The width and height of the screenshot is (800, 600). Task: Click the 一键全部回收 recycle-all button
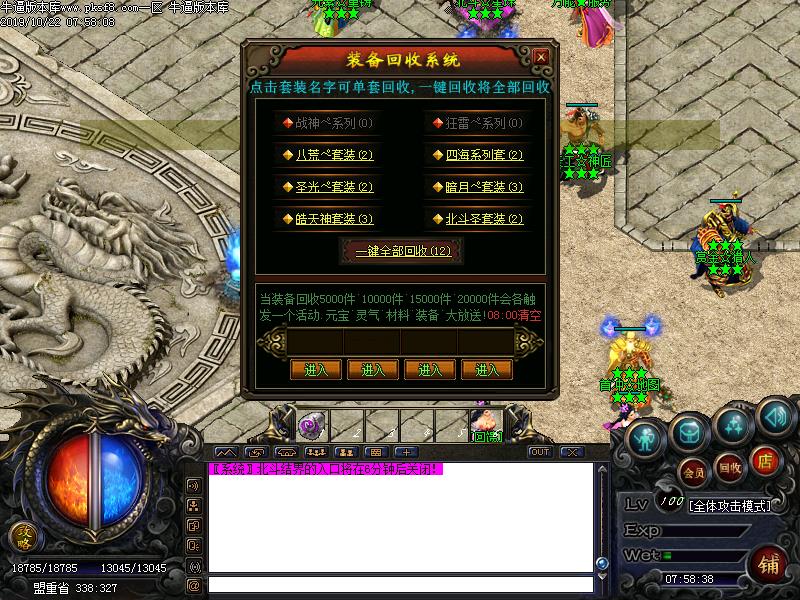point(403,251)
